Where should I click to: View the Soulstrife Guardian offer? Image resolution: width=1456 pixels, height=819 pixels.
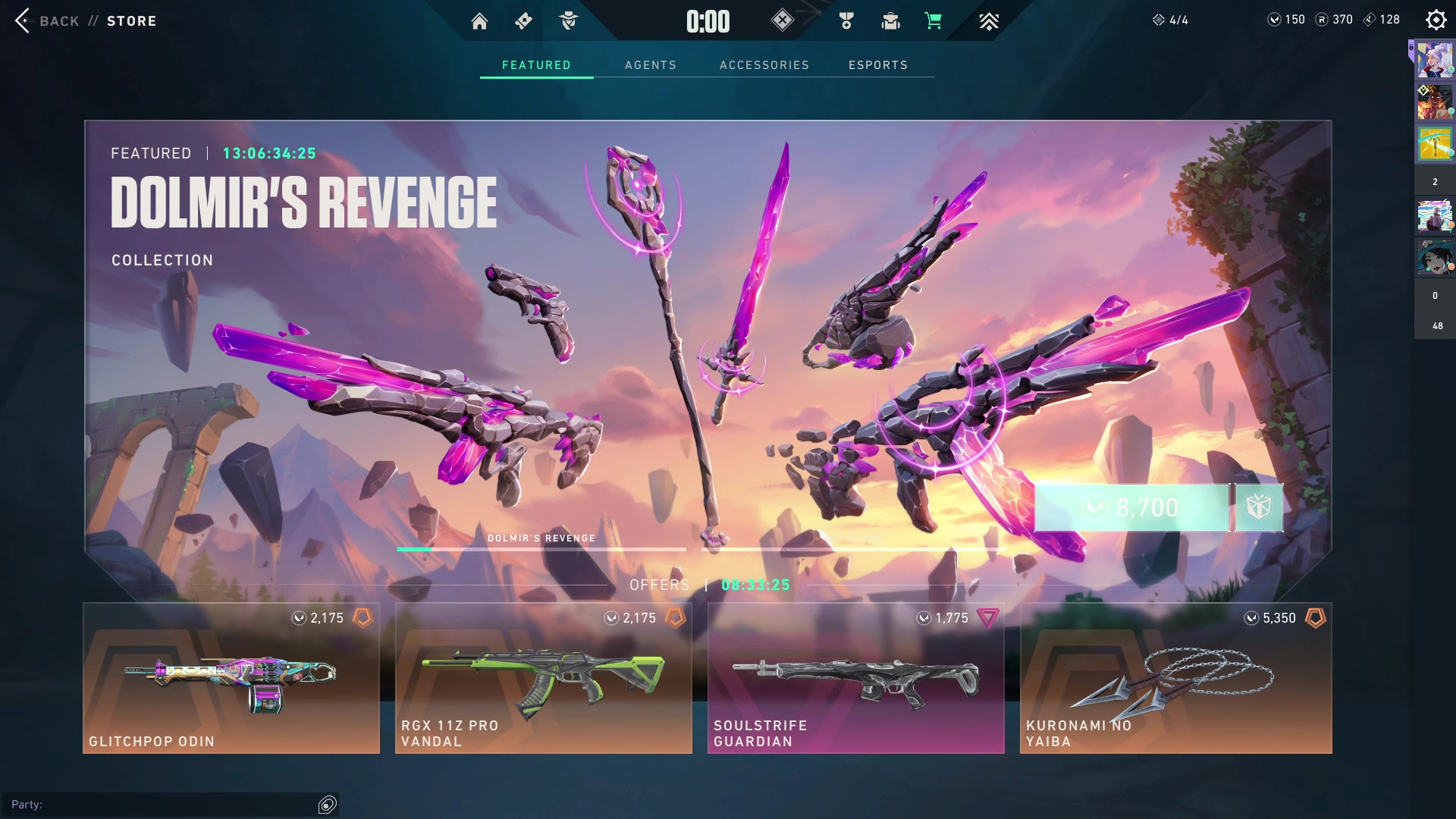click(855, 678)
